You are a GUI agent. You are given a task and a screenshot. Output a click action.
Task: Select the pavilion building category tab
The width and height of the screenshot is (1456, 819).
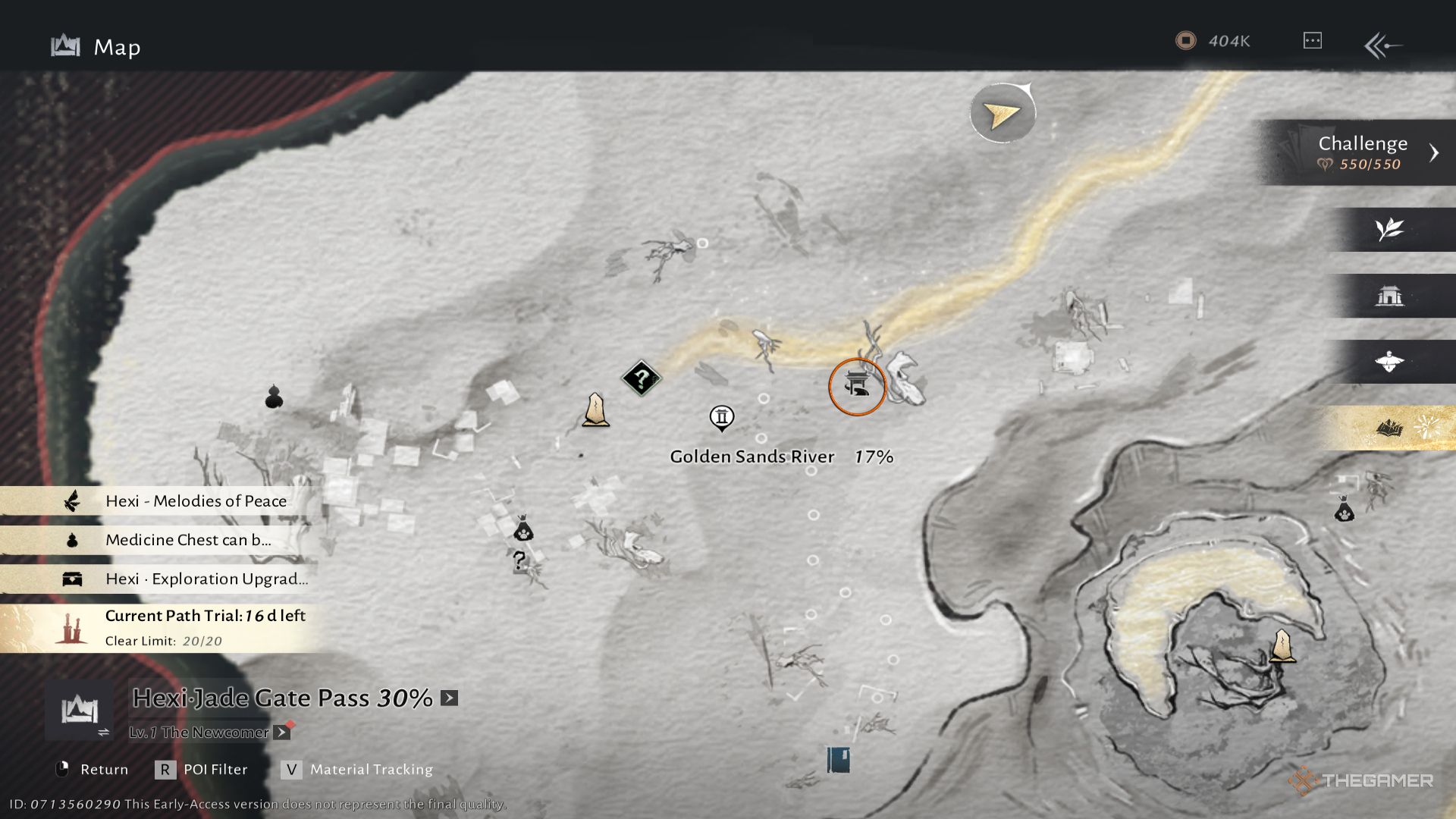1389,296
